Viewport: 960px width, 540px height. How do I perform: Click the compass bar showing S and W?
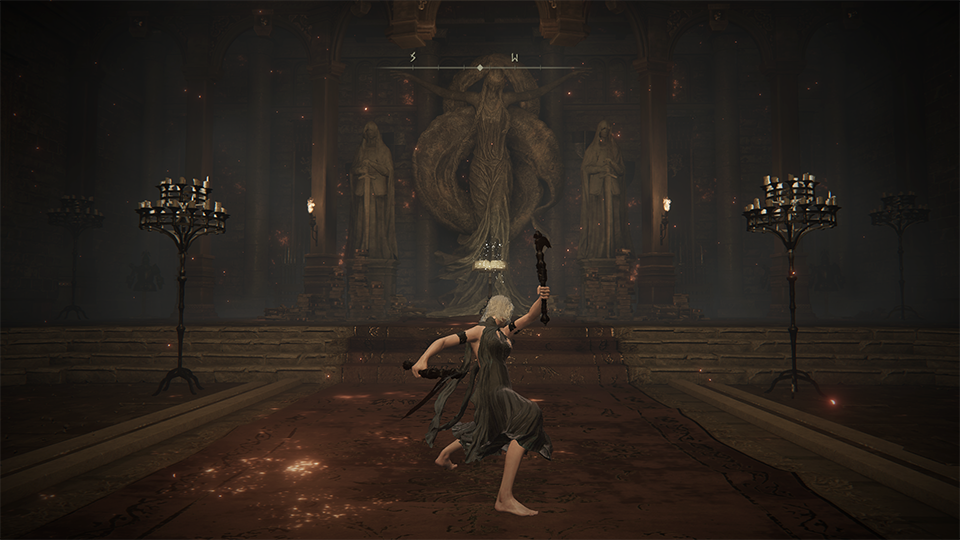(x=480, y=67)
